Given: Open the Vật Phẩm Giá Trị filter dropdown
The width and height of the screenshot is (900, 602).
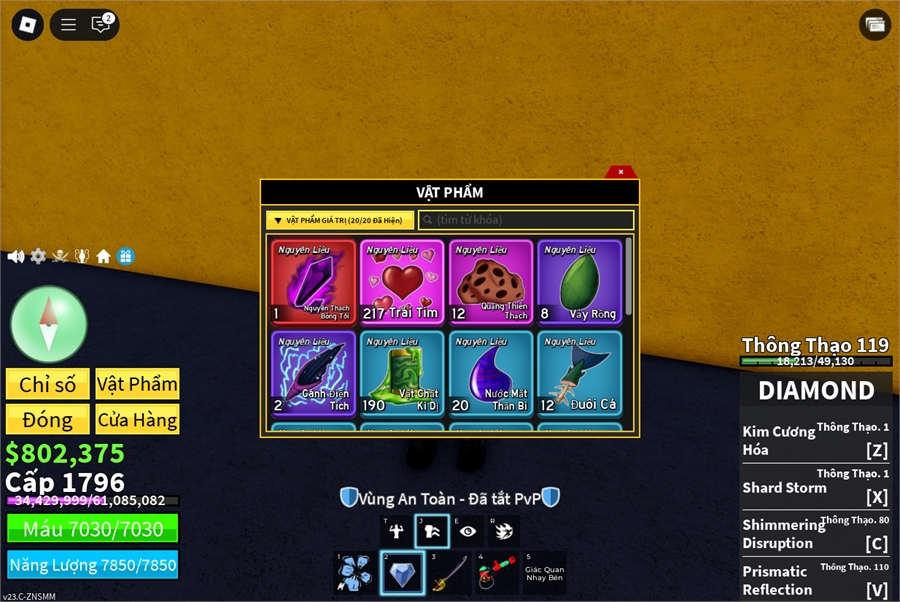Looking at the screenshot, I should click(x=340, y=220).
